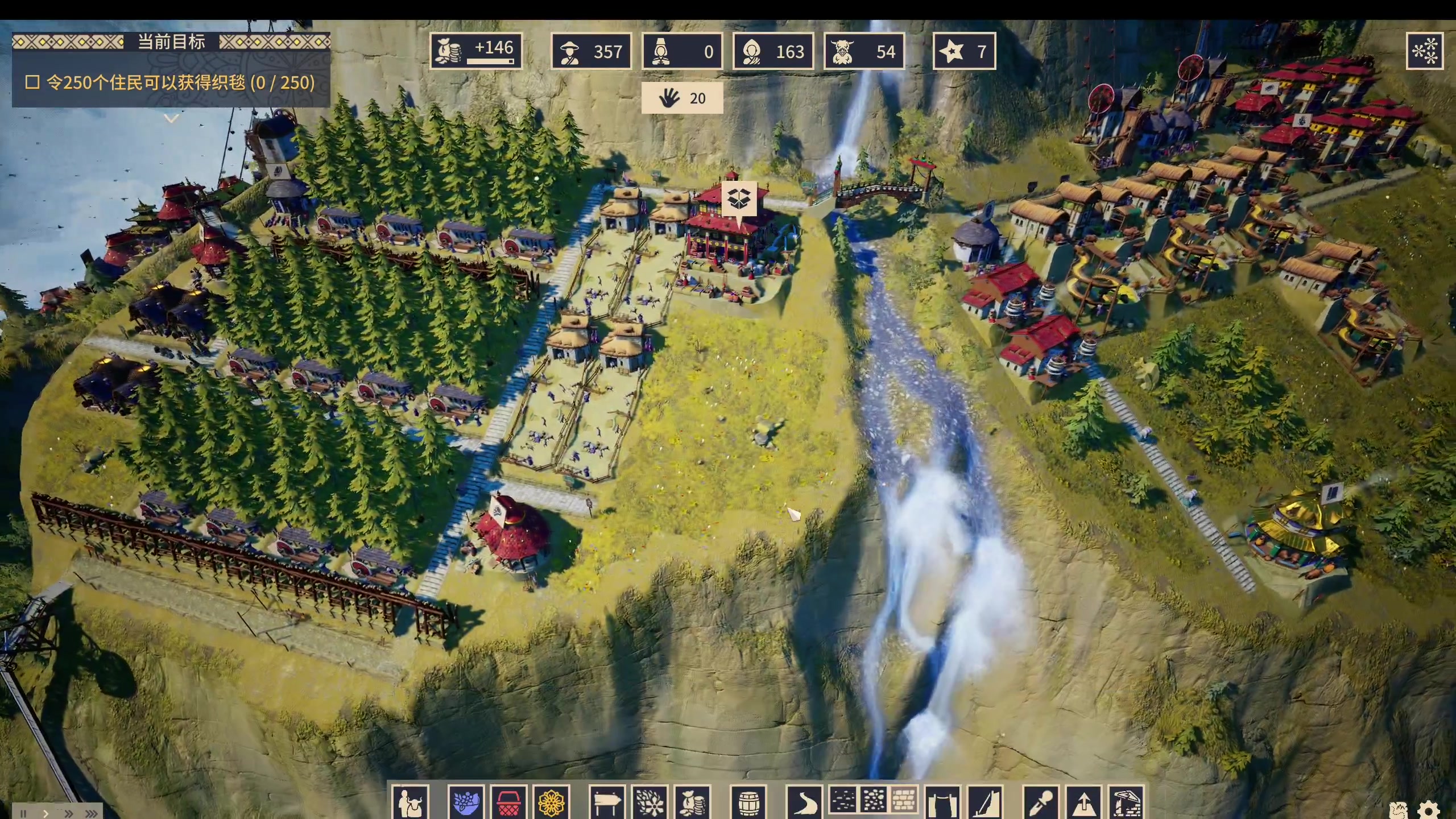Open the herder and yak build category
This screenshot has height=819, width=1456.
point(410,803)
